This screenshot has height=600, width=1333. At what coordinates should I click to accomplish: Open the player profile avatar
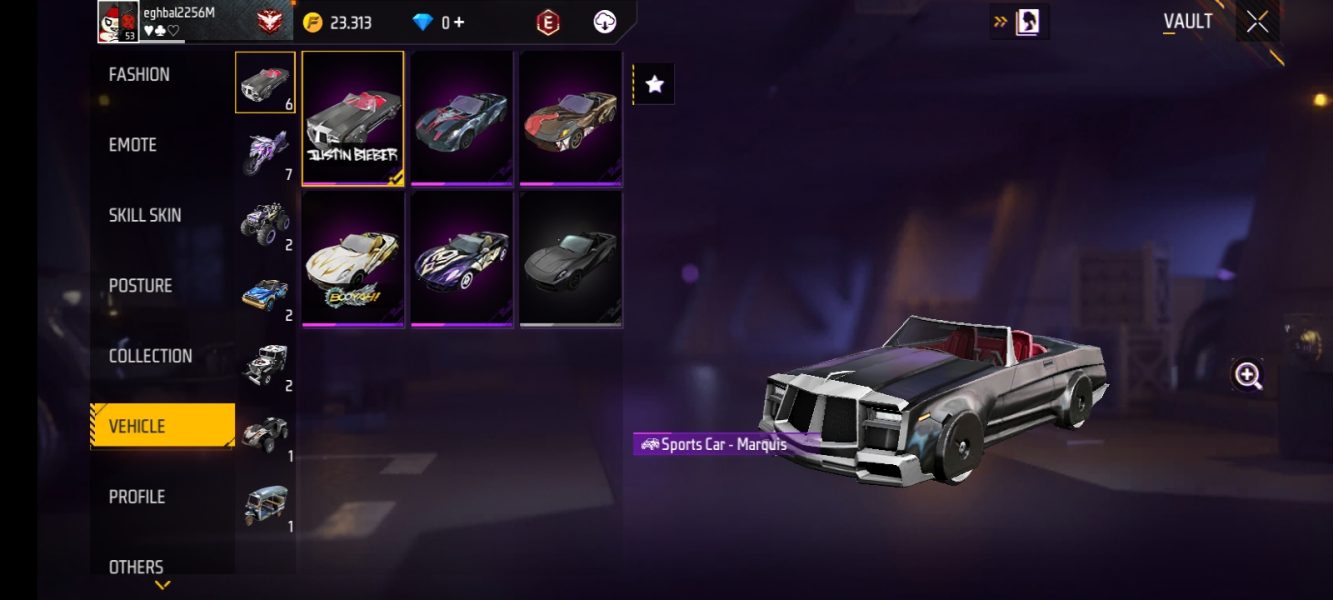point(118,22)
